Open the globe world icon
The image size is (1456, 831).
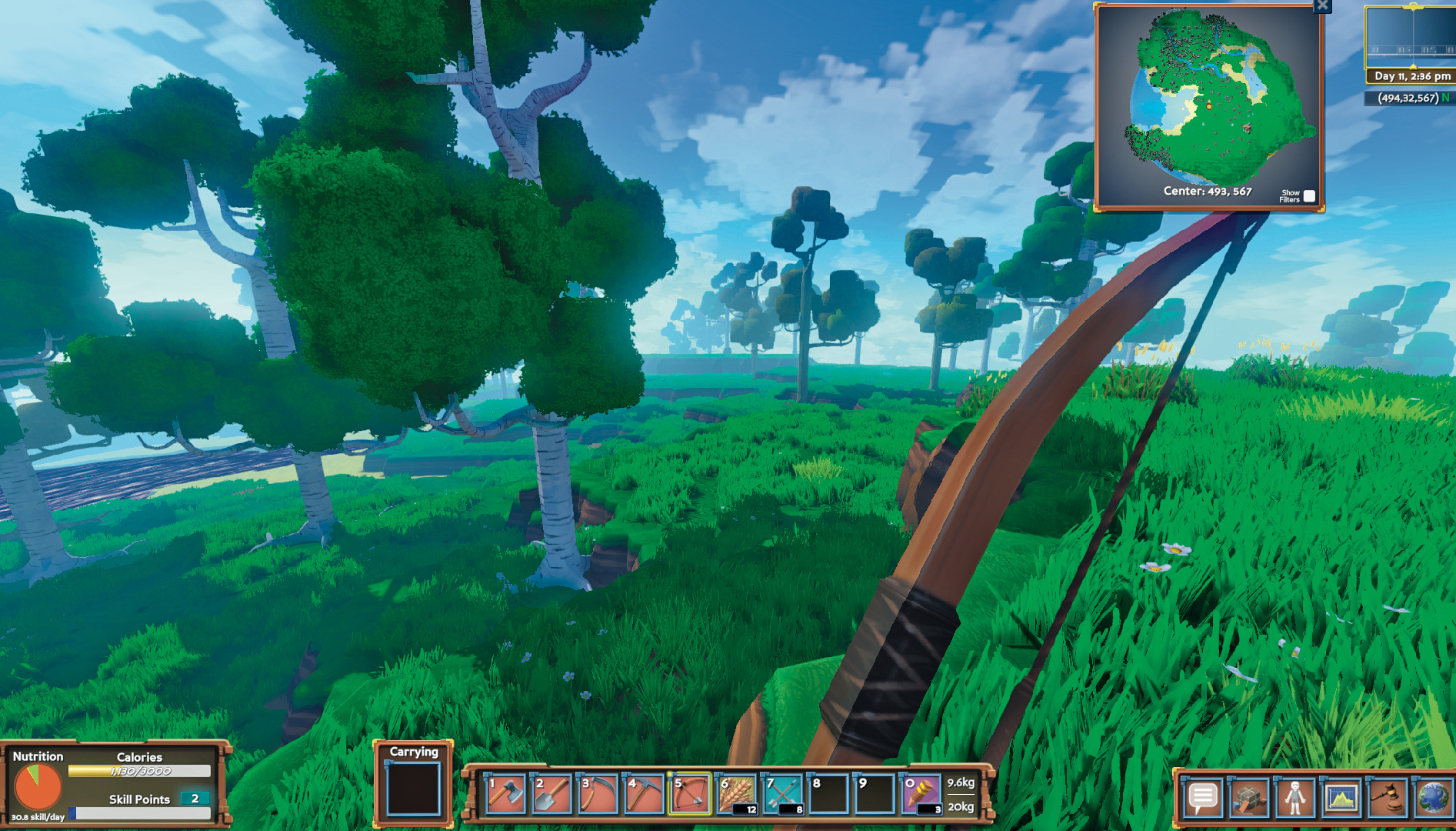click(x=1433, y=798)
